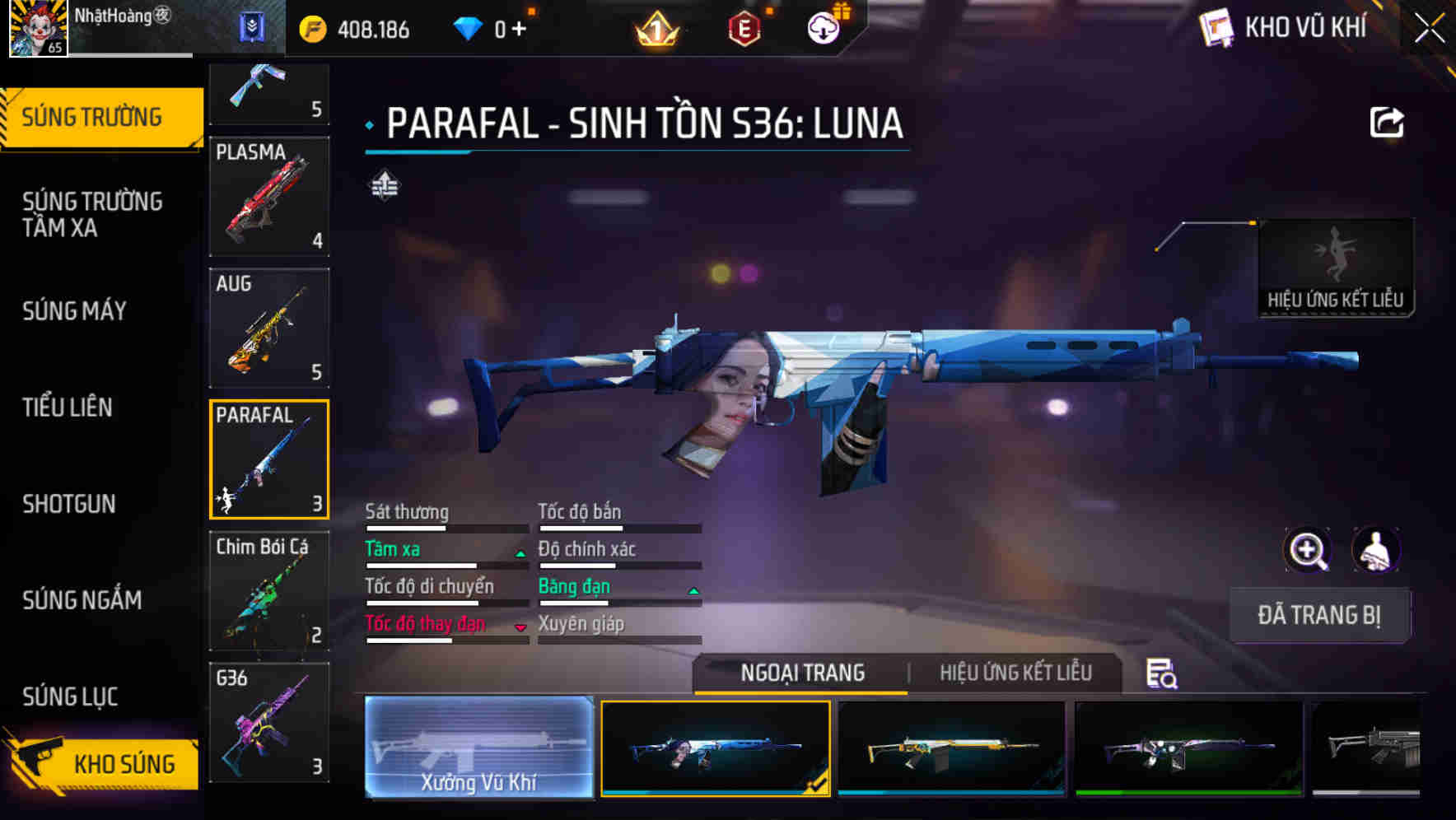Open Xưởng Vũ Khí
The height and width of the screenshot is (820, 1456).
pyautogui.click(x=478, y=749)
